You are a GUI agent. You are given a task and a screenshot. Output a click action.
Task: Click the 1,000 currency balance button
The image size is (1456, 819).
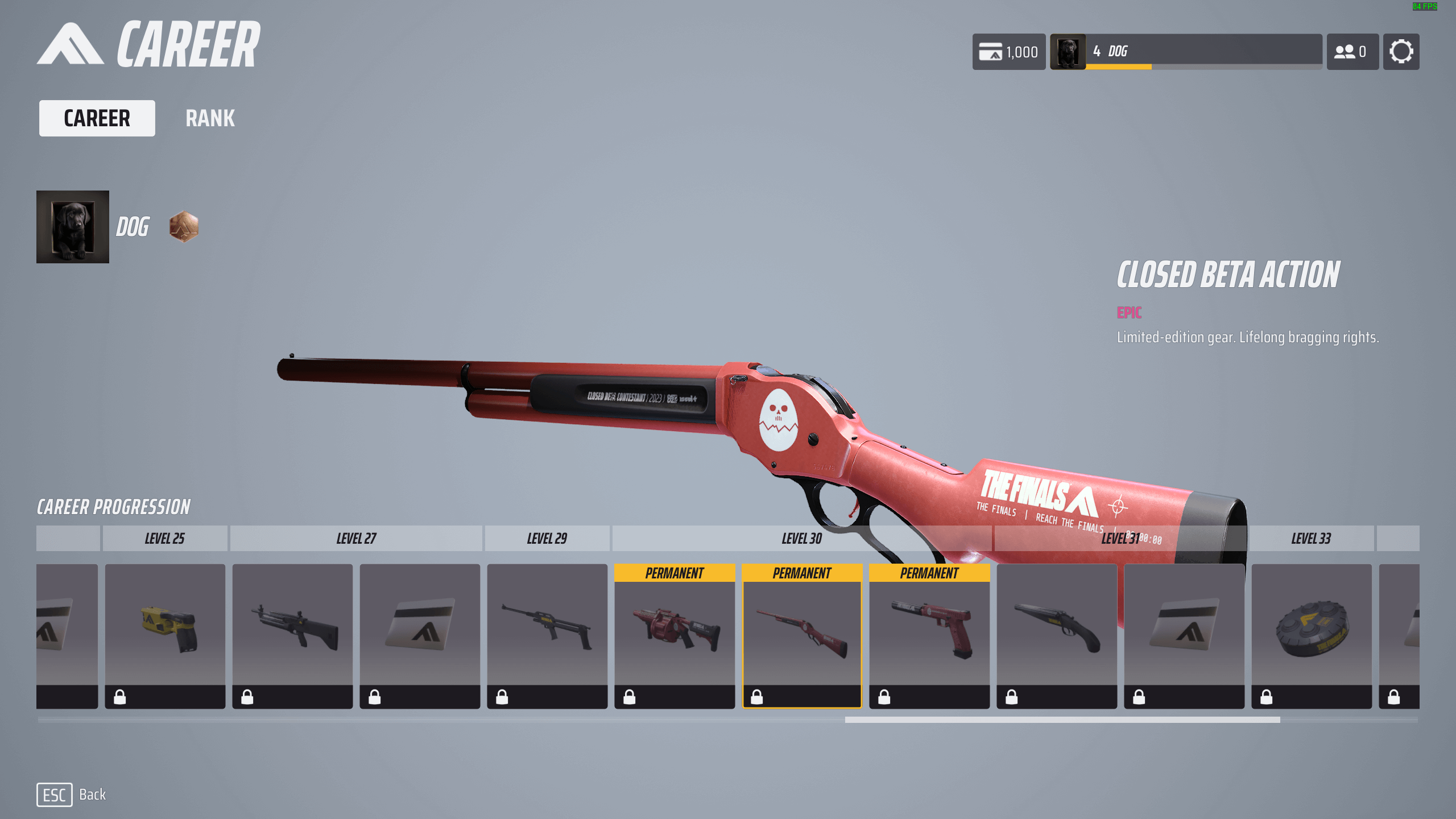[1008, 52]
